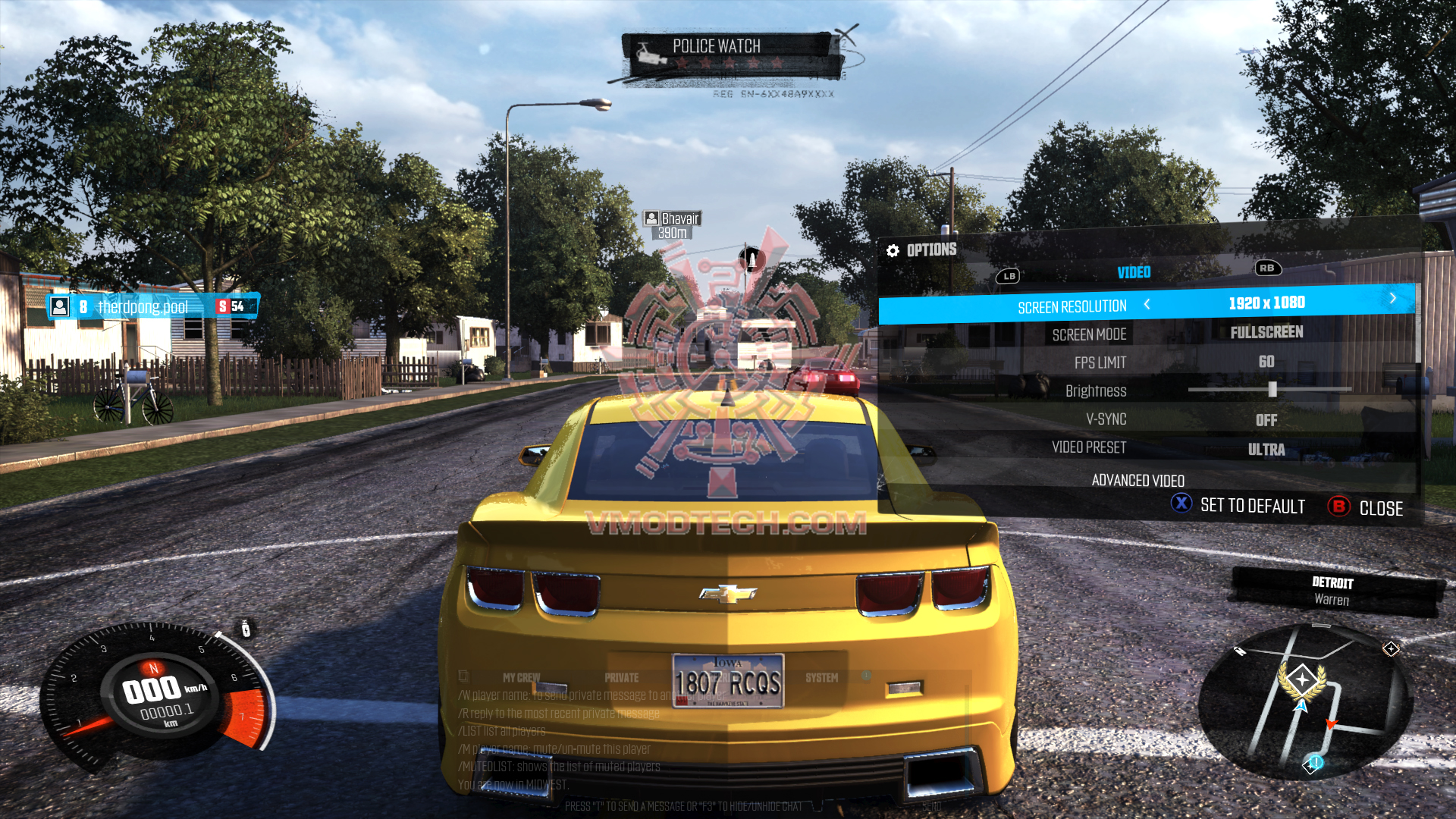
Task: Open the Advanced Video settings
Action: coord(1137,480)
